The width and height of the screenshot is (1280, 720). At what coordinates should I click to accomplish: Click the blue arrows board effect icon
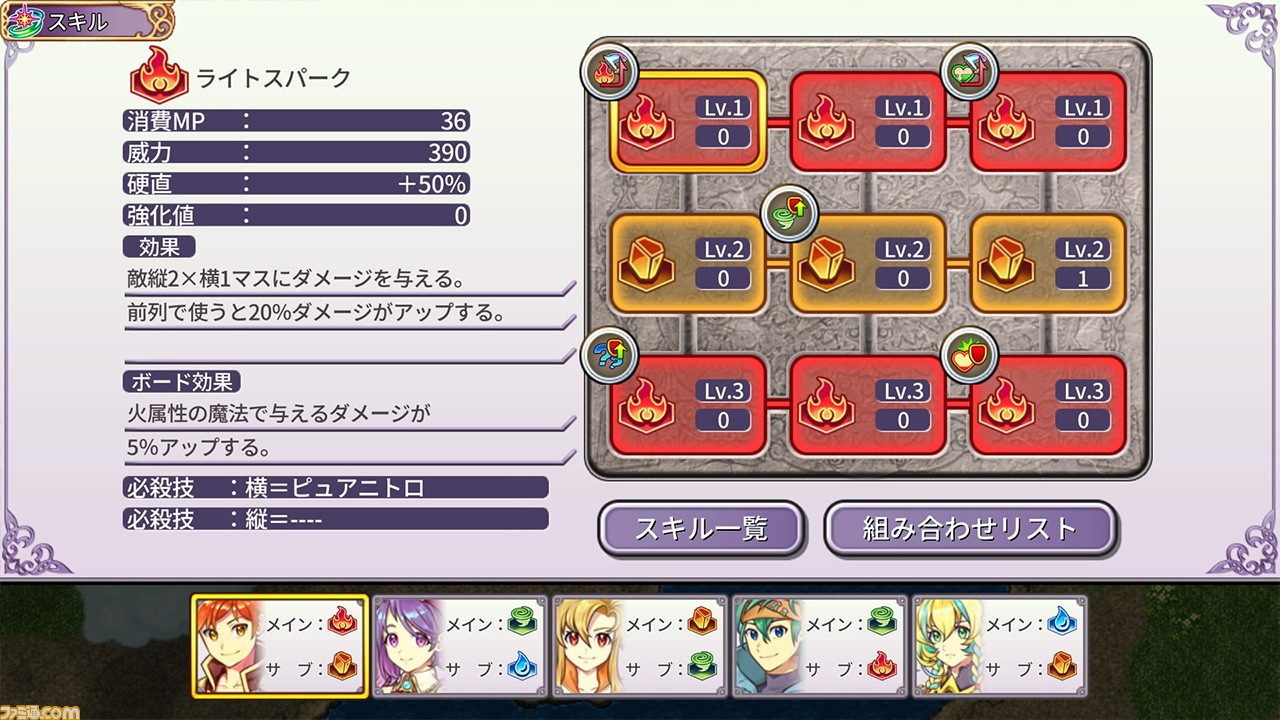(609, 355)
